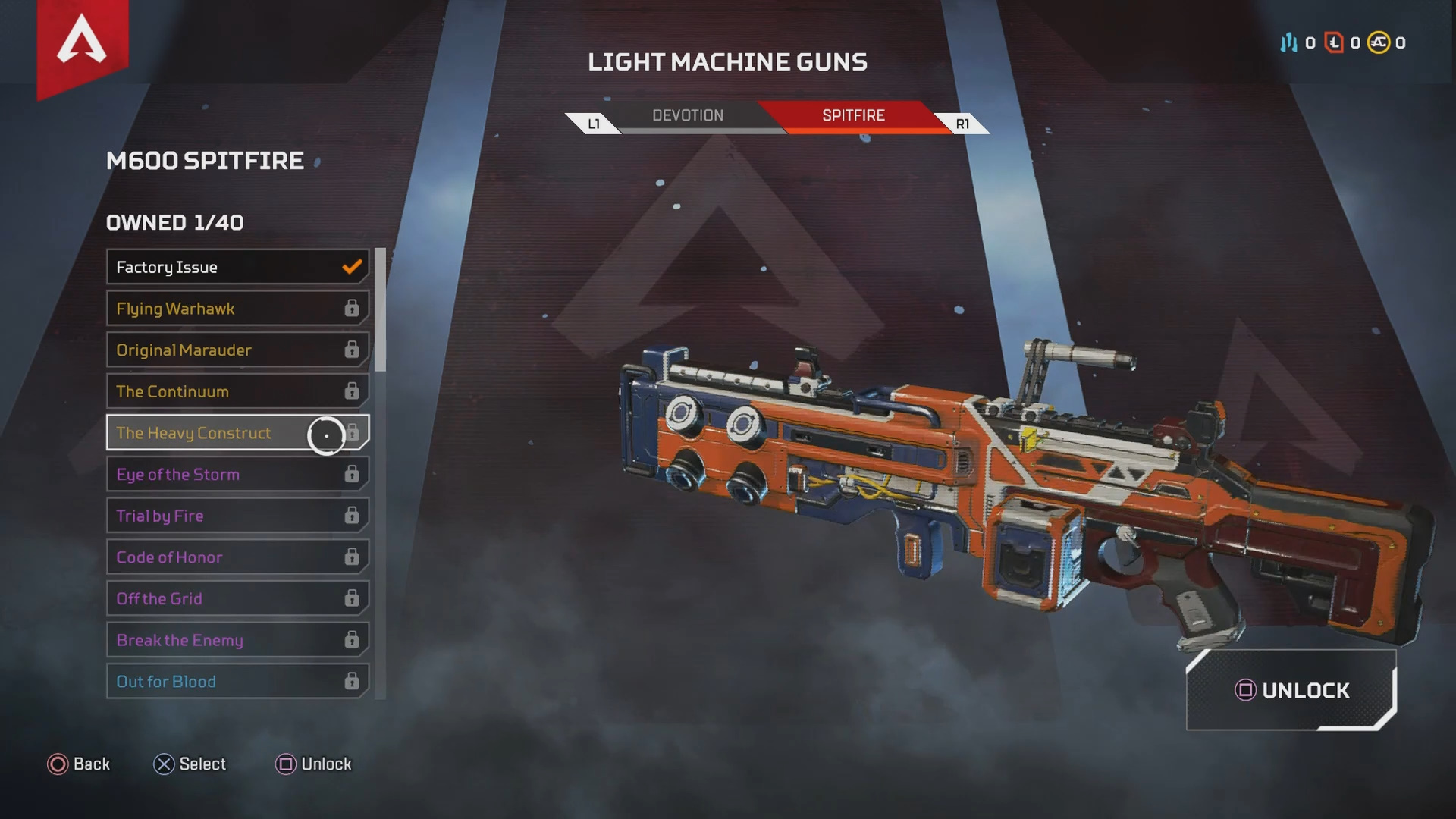Switch to the Devotion weapon tab
This screenshot has width=1456, height=819.
tap(688, 116)
